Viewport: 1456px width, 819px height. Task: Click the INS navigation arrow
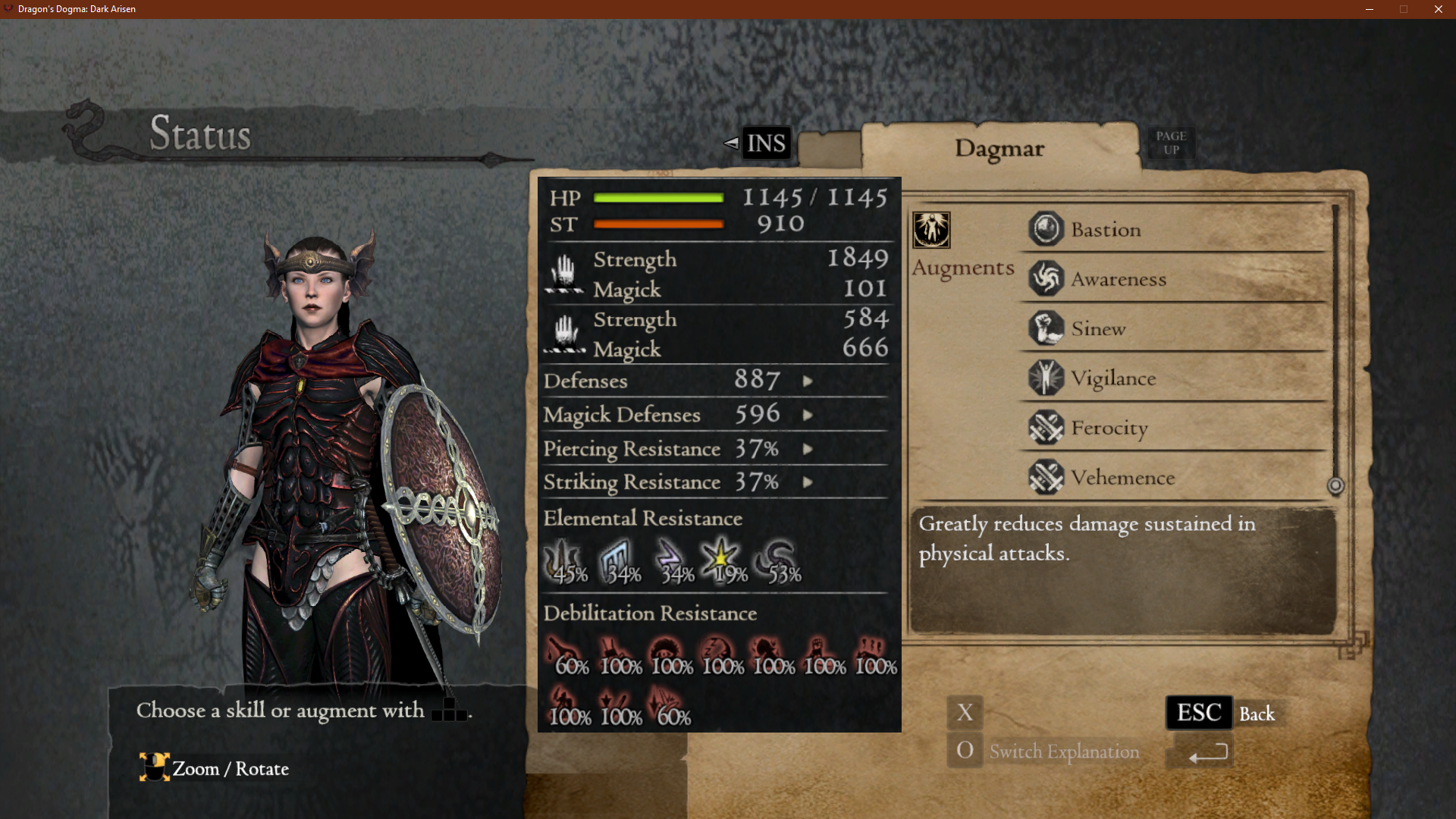pos(731,143)
